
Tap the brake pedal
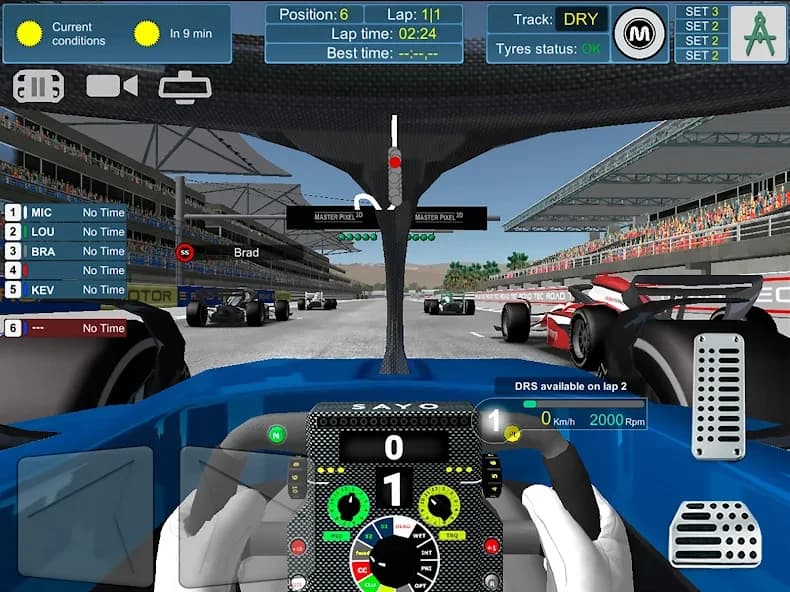click(715, 533)
